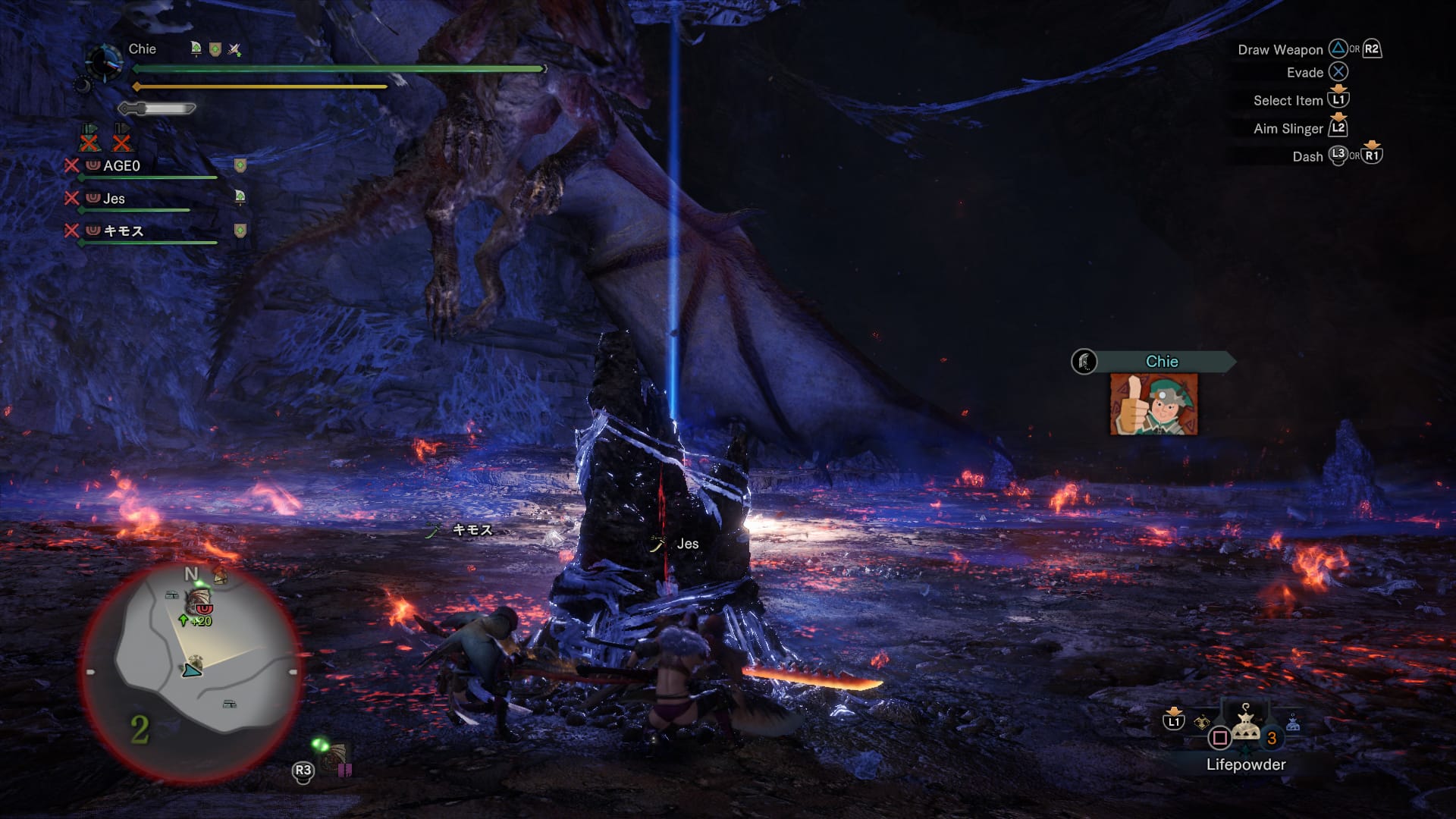Select the Select Item entry in the control guide
Viewport: 1456px width, 819px height.
coord(1287,100)
